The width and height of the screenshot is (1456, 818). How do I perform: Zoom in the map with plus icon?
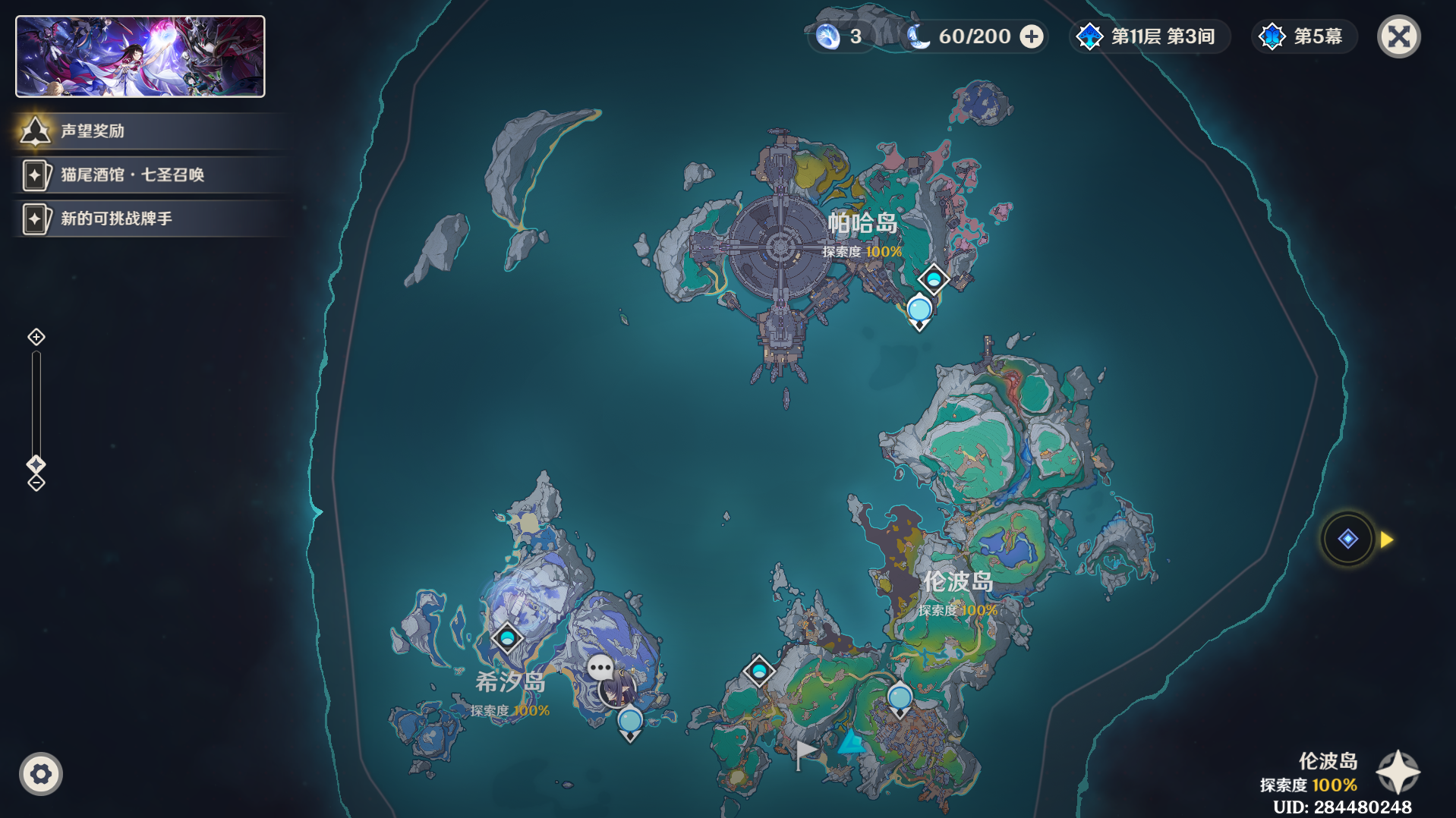pos(36,337)
